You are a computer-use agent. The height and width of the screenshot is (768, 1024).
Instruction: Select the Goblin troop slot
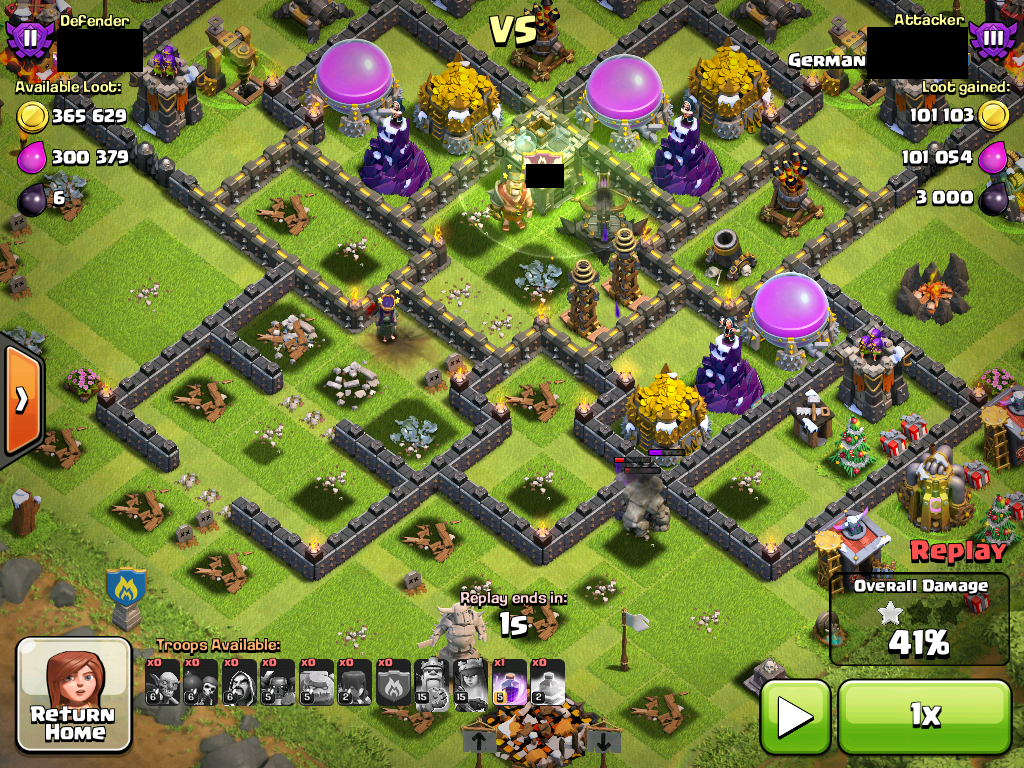coord(163,683)
